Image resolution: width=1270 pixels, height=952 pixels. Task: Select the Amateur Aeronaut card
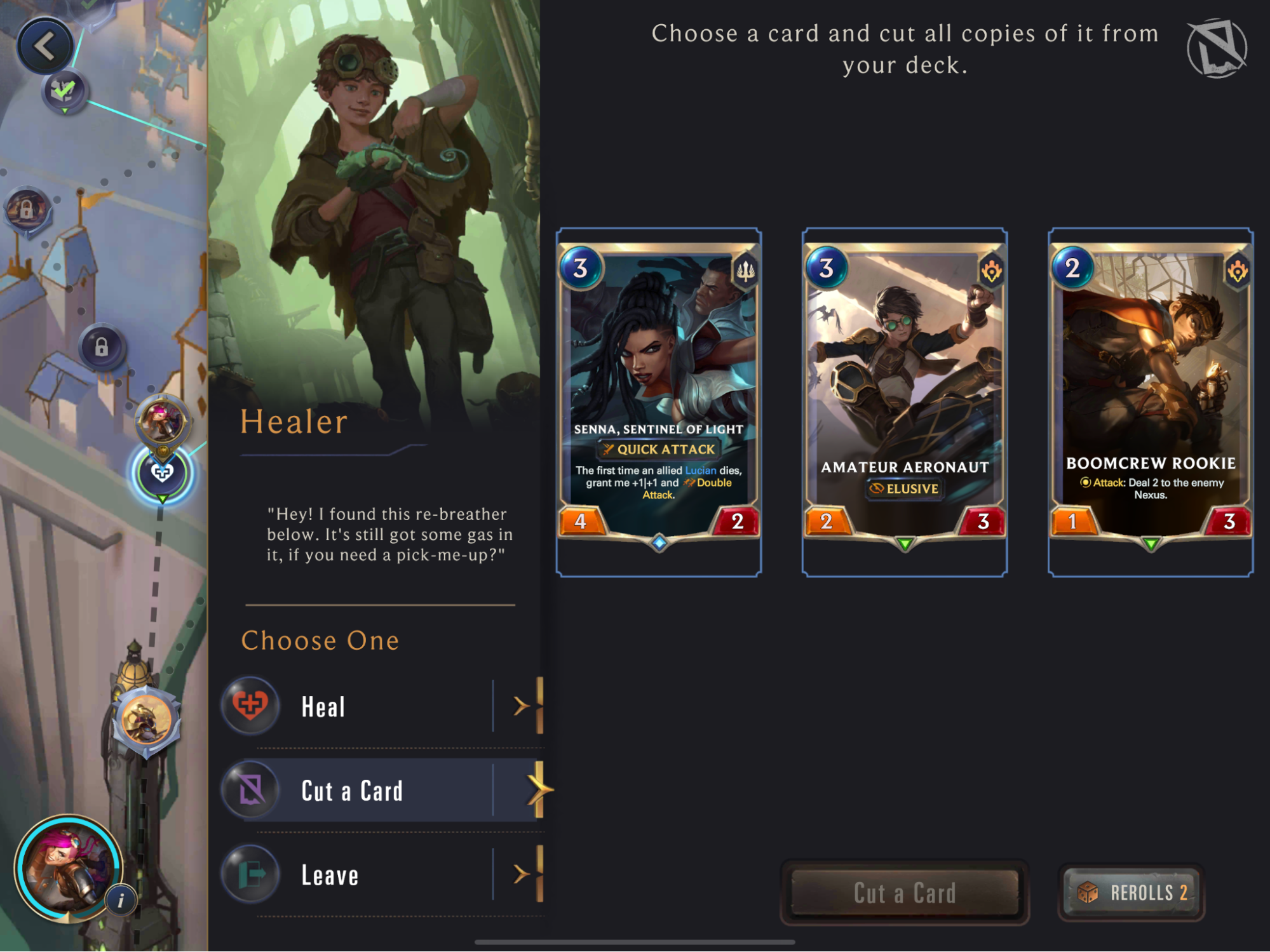905,394
